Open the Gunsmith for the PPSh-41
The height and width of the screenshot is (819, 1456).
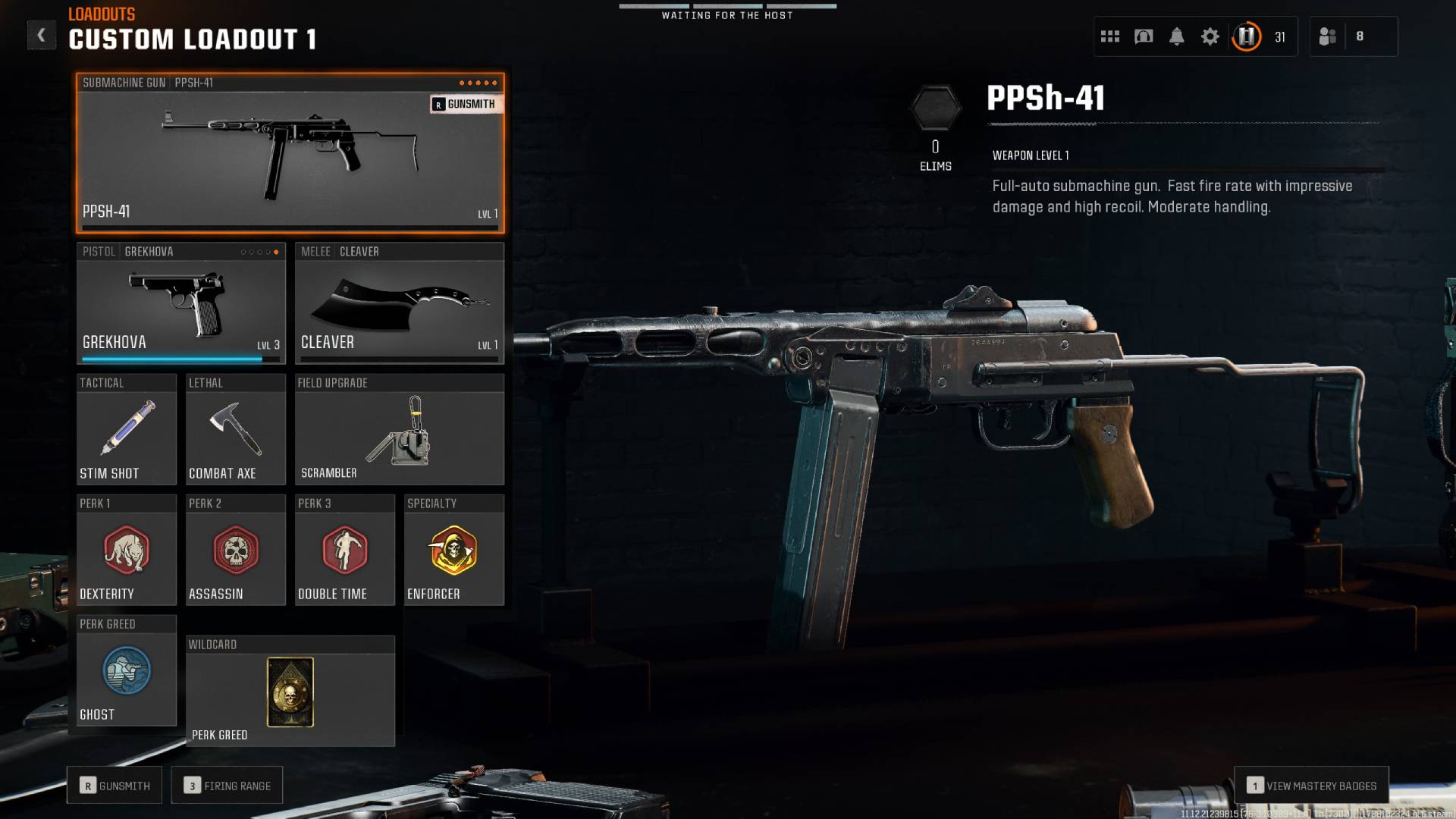point(465,105)
